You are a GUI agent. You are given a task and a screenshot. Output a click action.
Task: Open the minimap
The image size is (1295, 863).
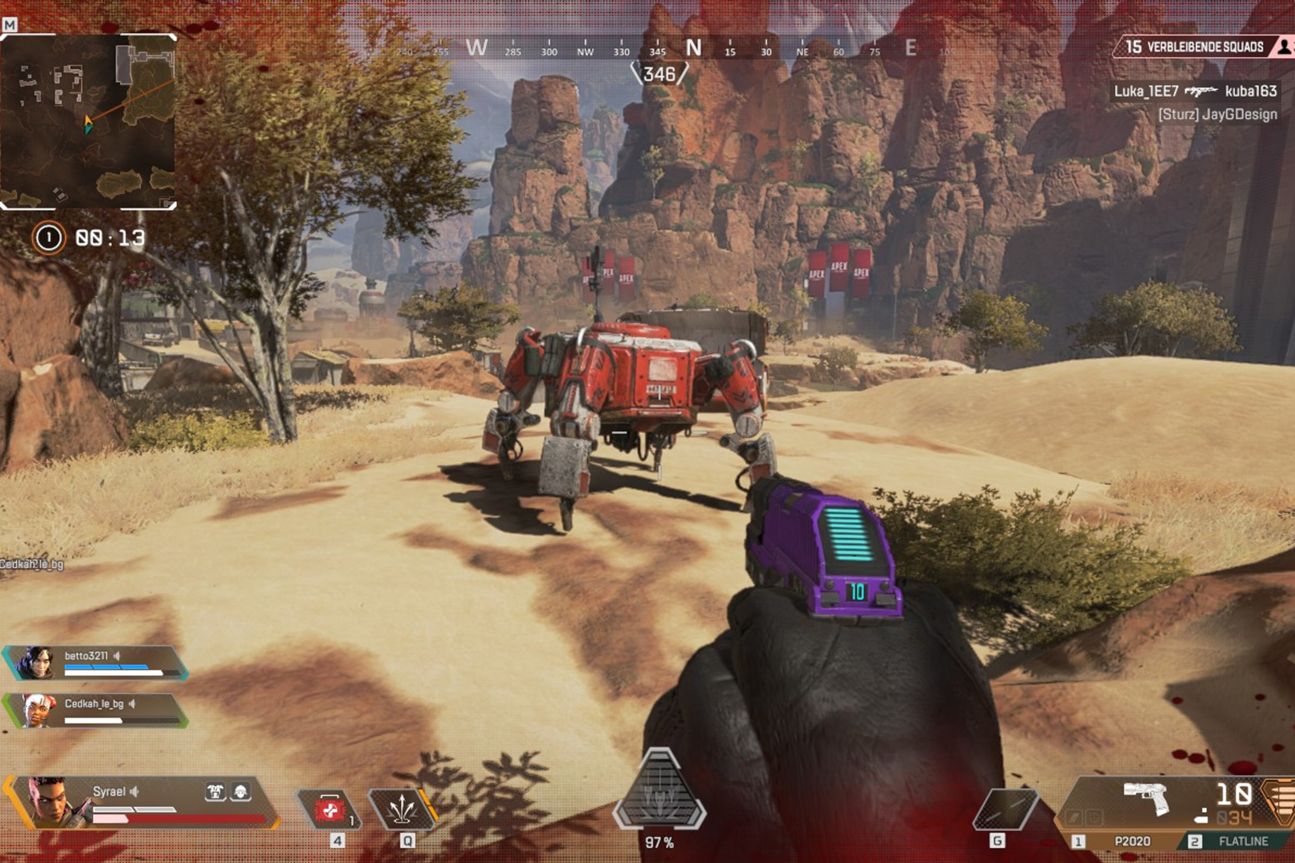pos(88,122)
